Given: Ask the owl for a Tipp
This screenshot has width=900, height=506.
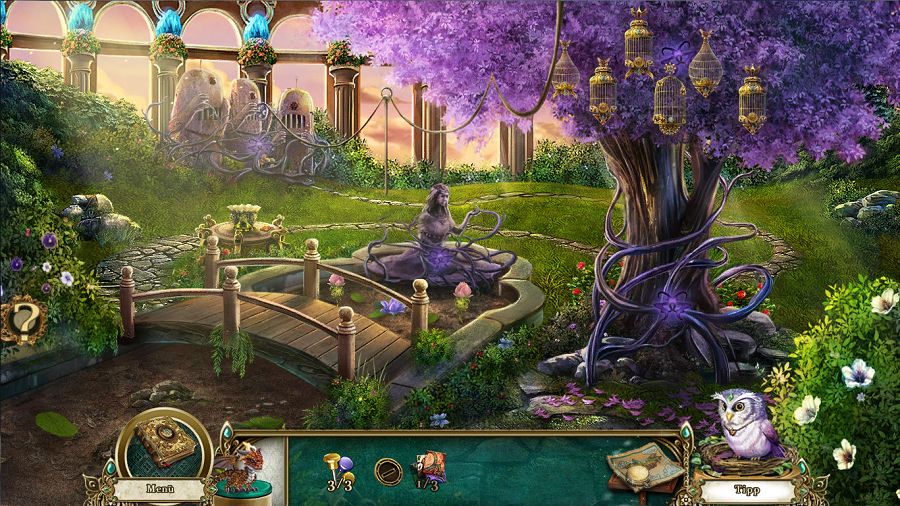Looking at the screenshot, I should pyautogui.click(x=745, y=490).
